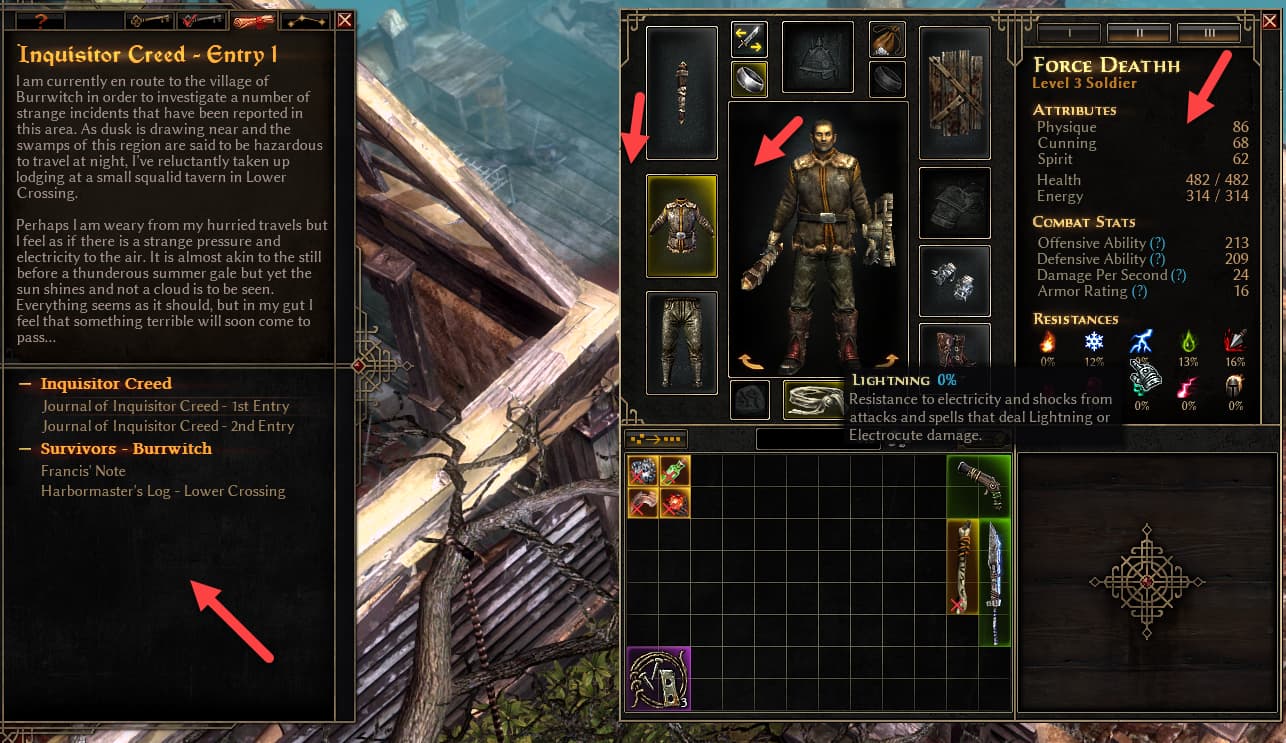Viewport: 1286px width, 743px height.
Task: Select Journal of Inquisitor Creed 1st Entry
Action: click(165, 406)
